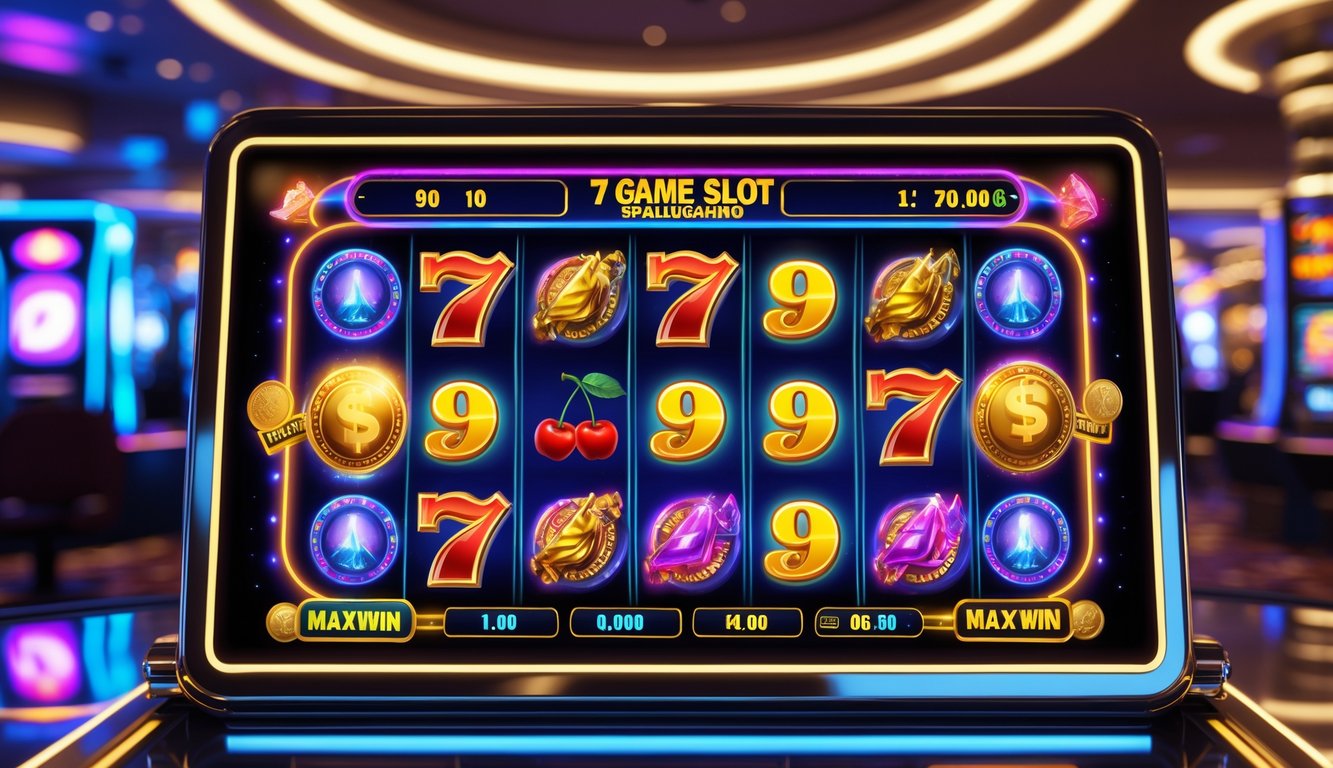Select the dollar coin beside the middle-row red 7
Screen dimensions: 1333x768
click(1022, 416)
